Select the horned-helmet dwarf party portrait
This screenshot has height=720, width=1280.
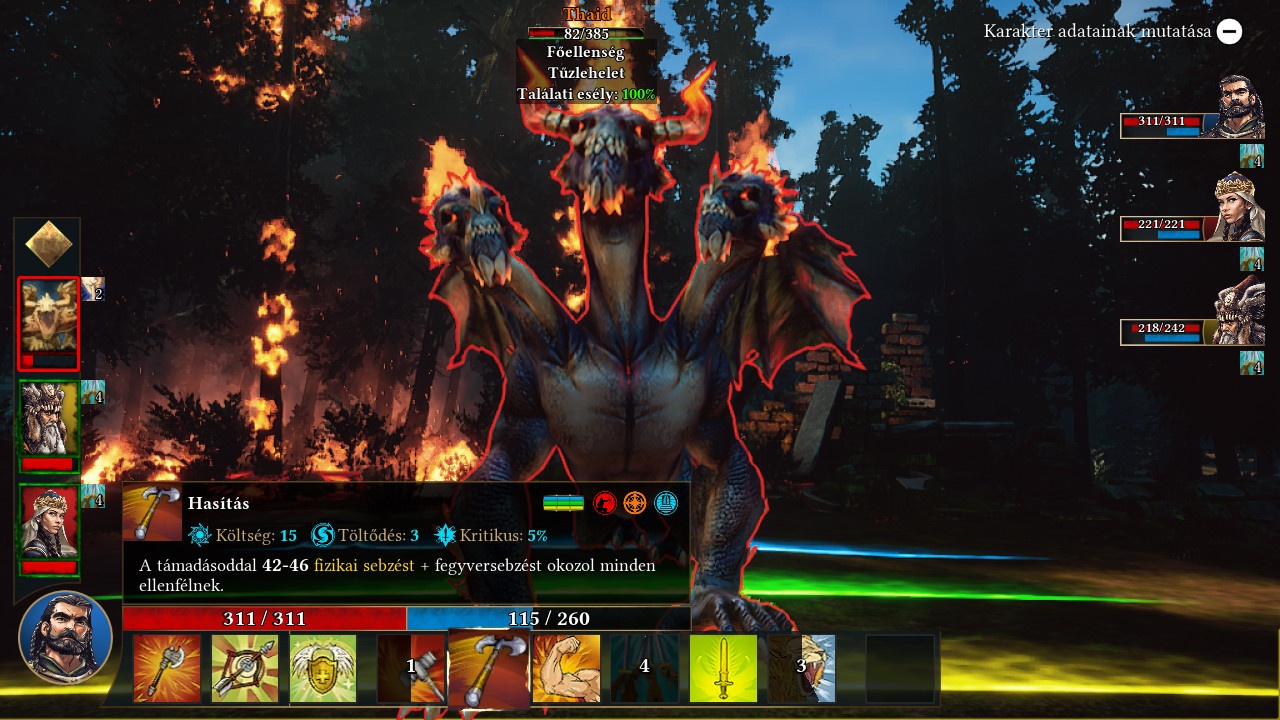[x=1239, y=311]
